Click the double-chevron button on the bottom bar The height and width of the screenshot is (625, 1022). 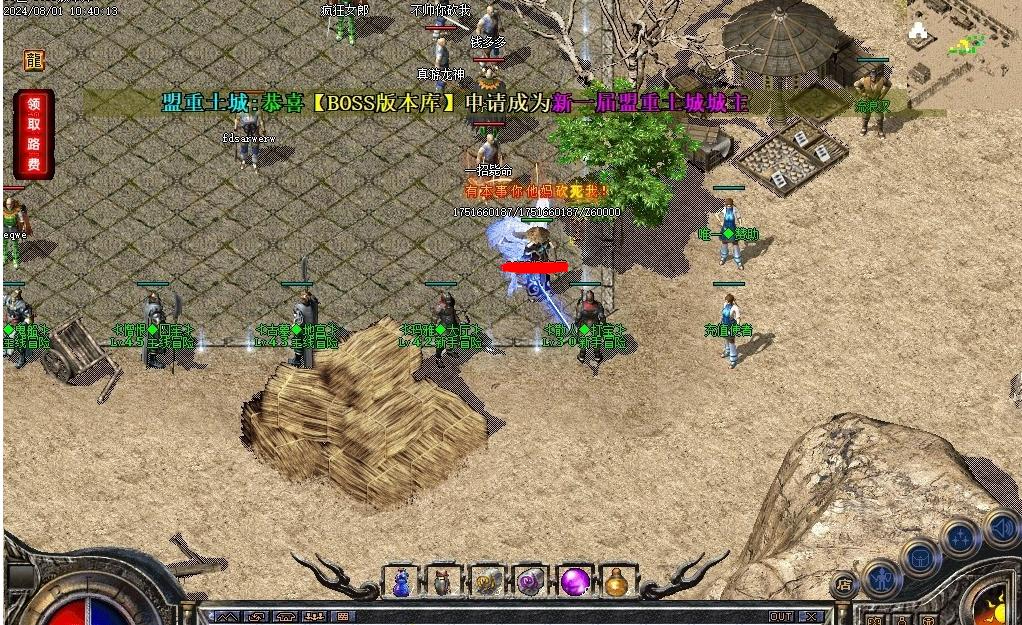227,617
